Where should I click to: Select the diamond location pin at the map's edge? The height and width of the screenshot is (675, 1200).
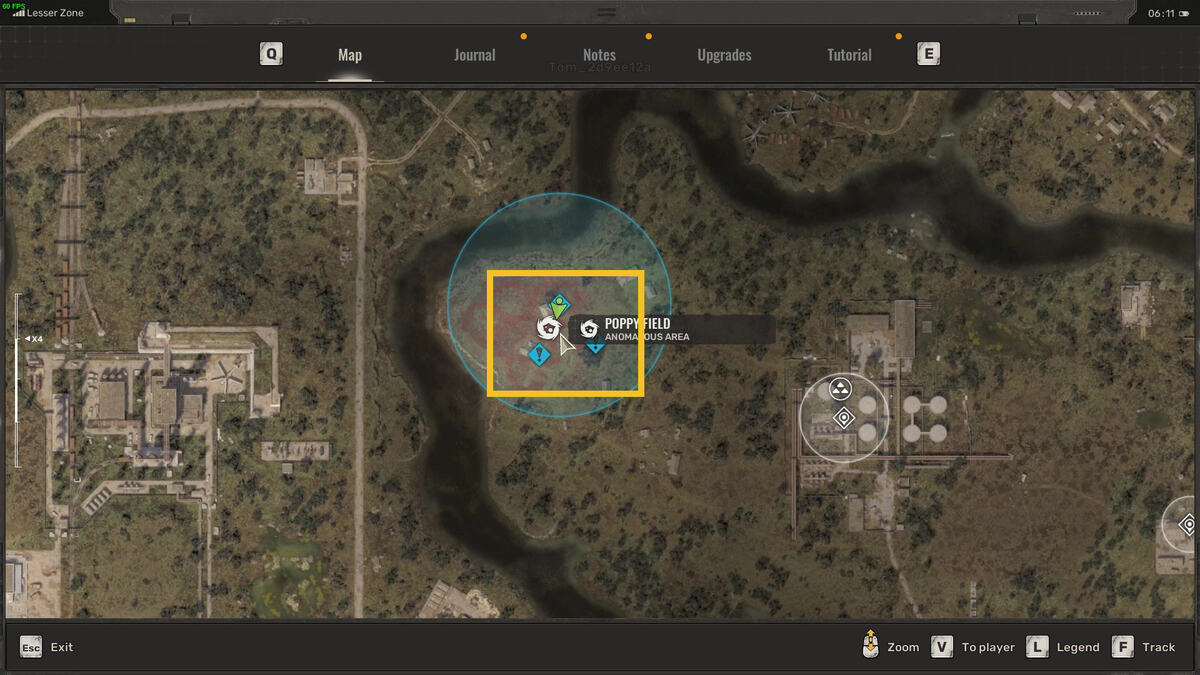point(1188,524)
